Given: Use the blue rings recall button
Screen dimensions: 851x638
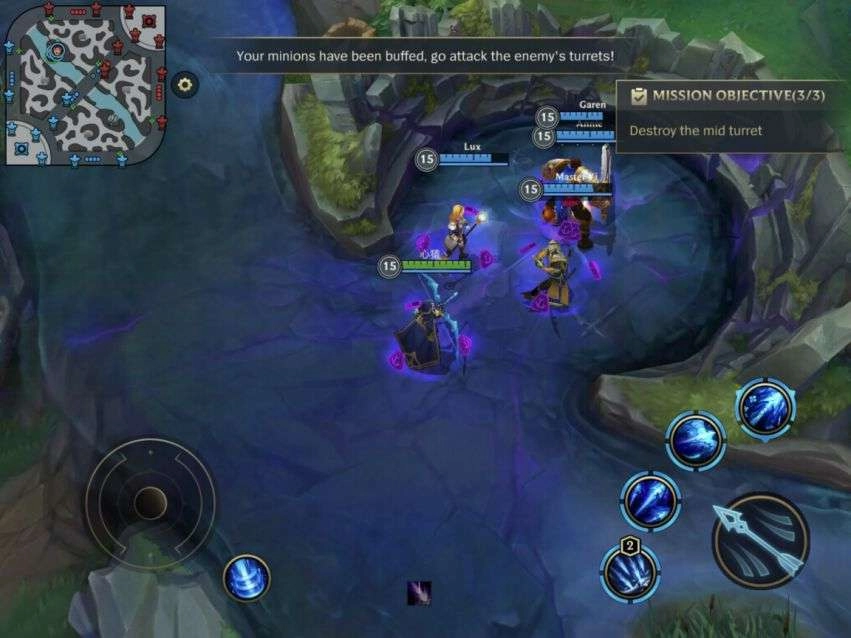Looking at the screenshot, I should tap(246, 578).
